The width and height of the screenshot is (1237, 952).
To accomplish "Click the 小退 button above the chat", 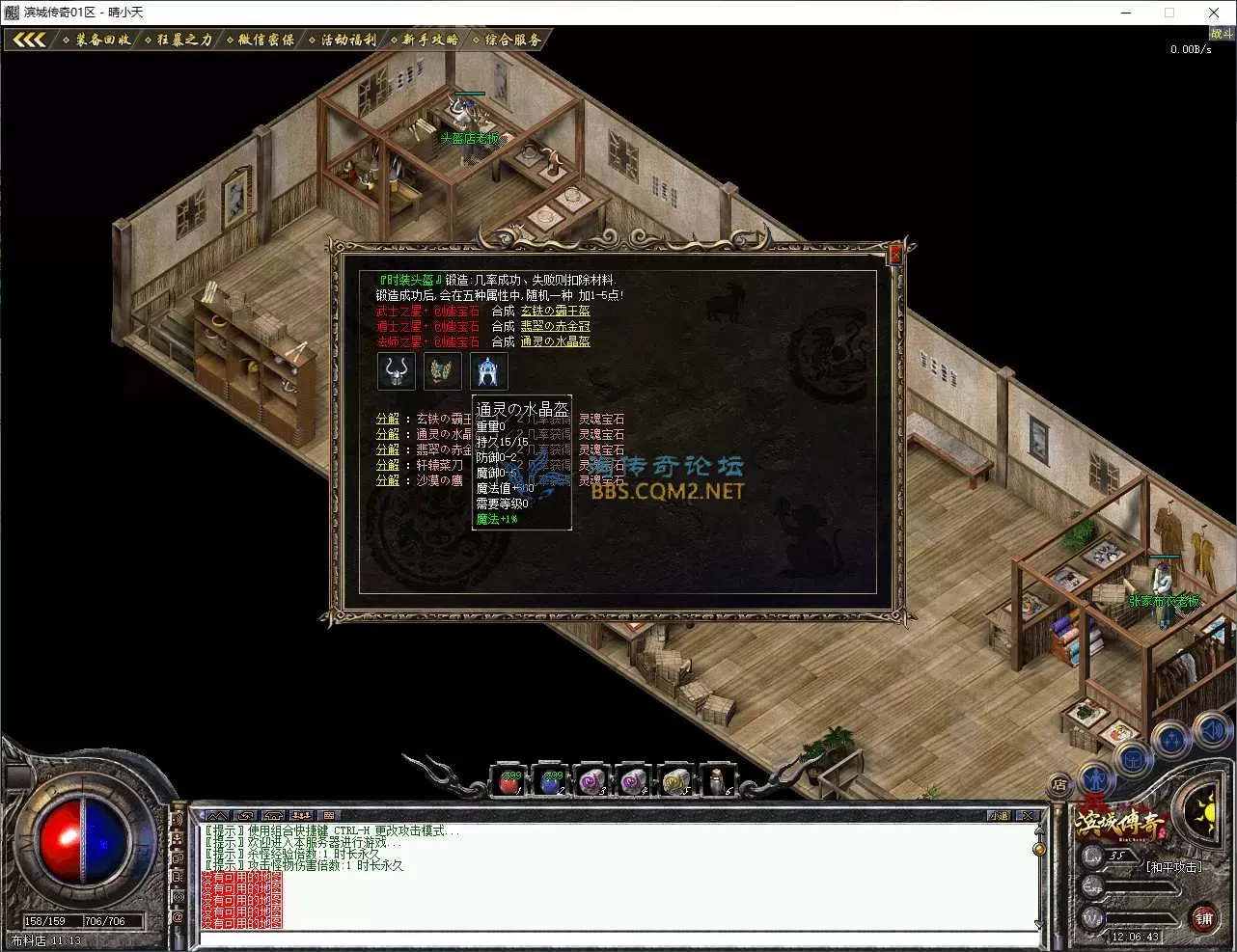I will coord(999,816).
